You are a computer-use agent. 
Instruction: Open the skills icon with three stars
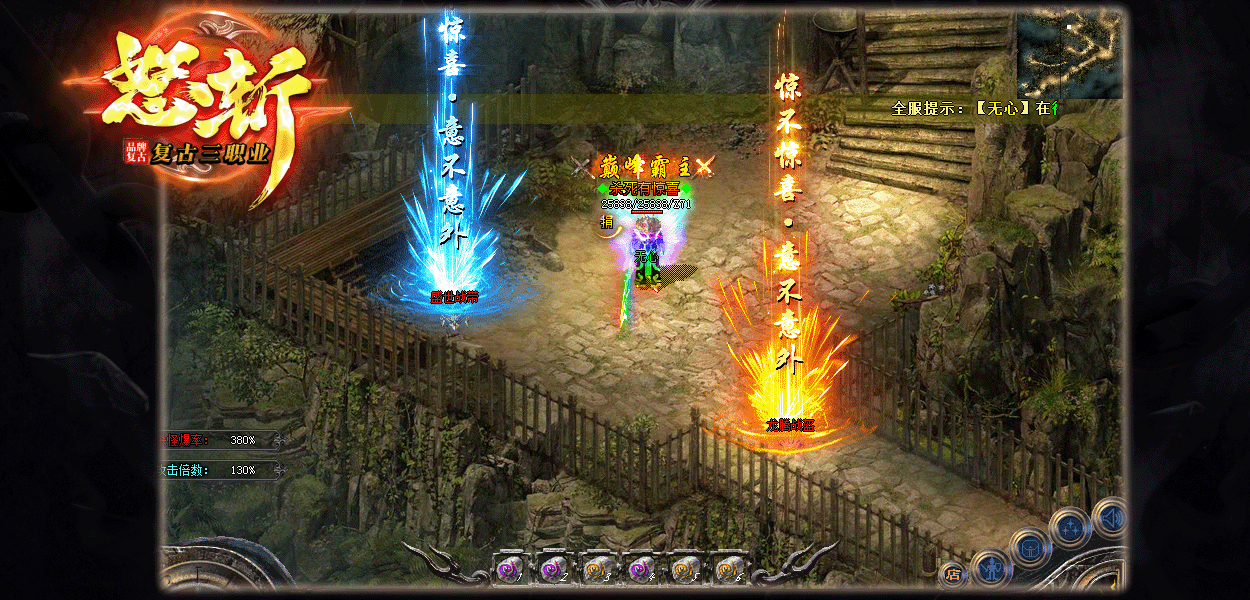pyautogui.click(x=1069, y=527)
